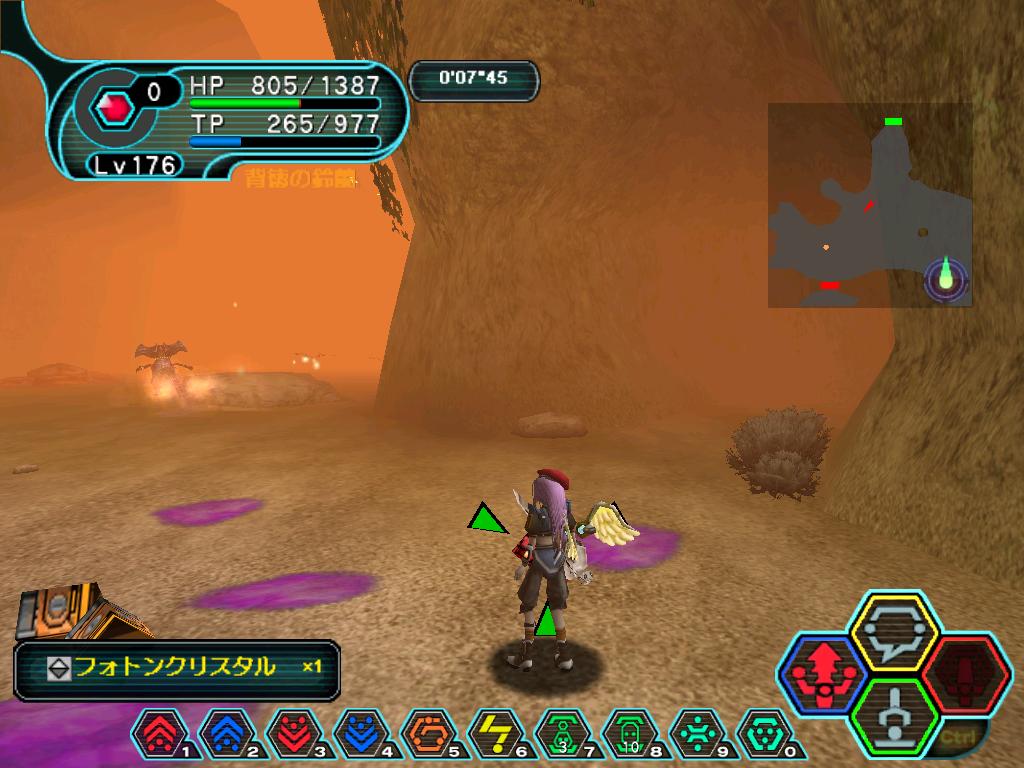Use the green item with count 10

pos(629,734)
